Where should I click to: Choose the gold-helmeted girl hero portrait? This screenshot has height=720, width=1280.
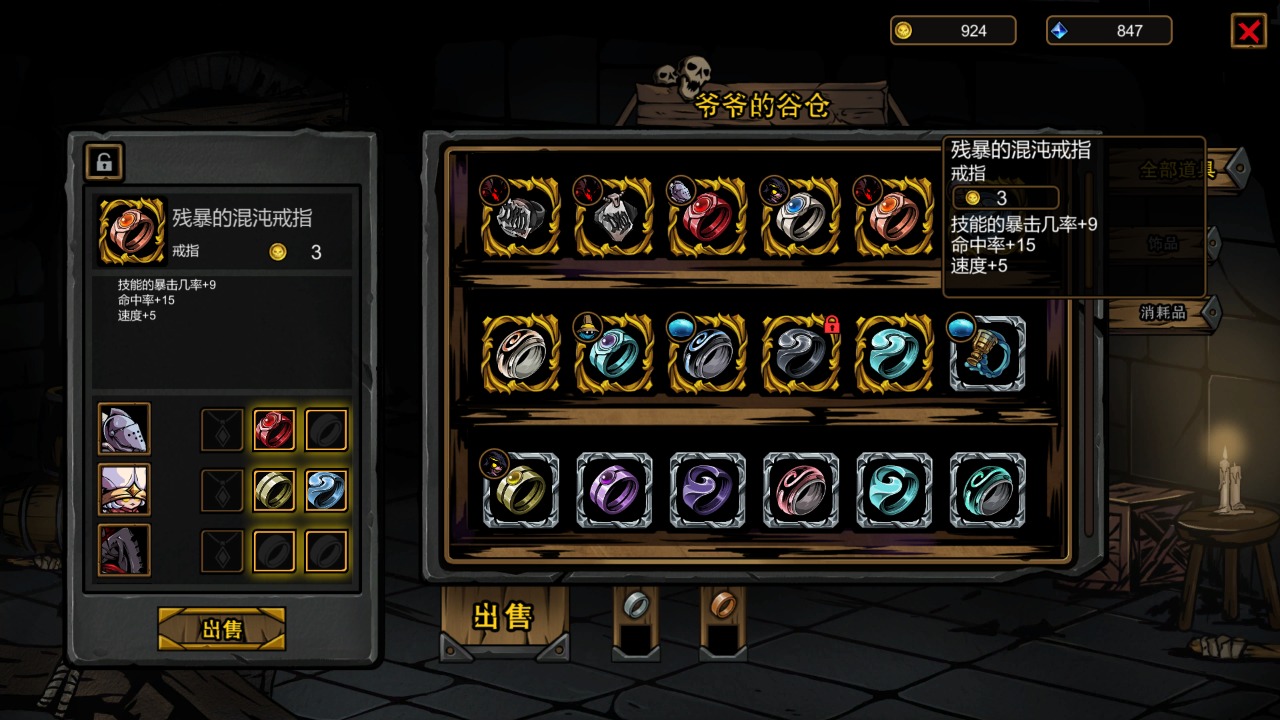125,490
